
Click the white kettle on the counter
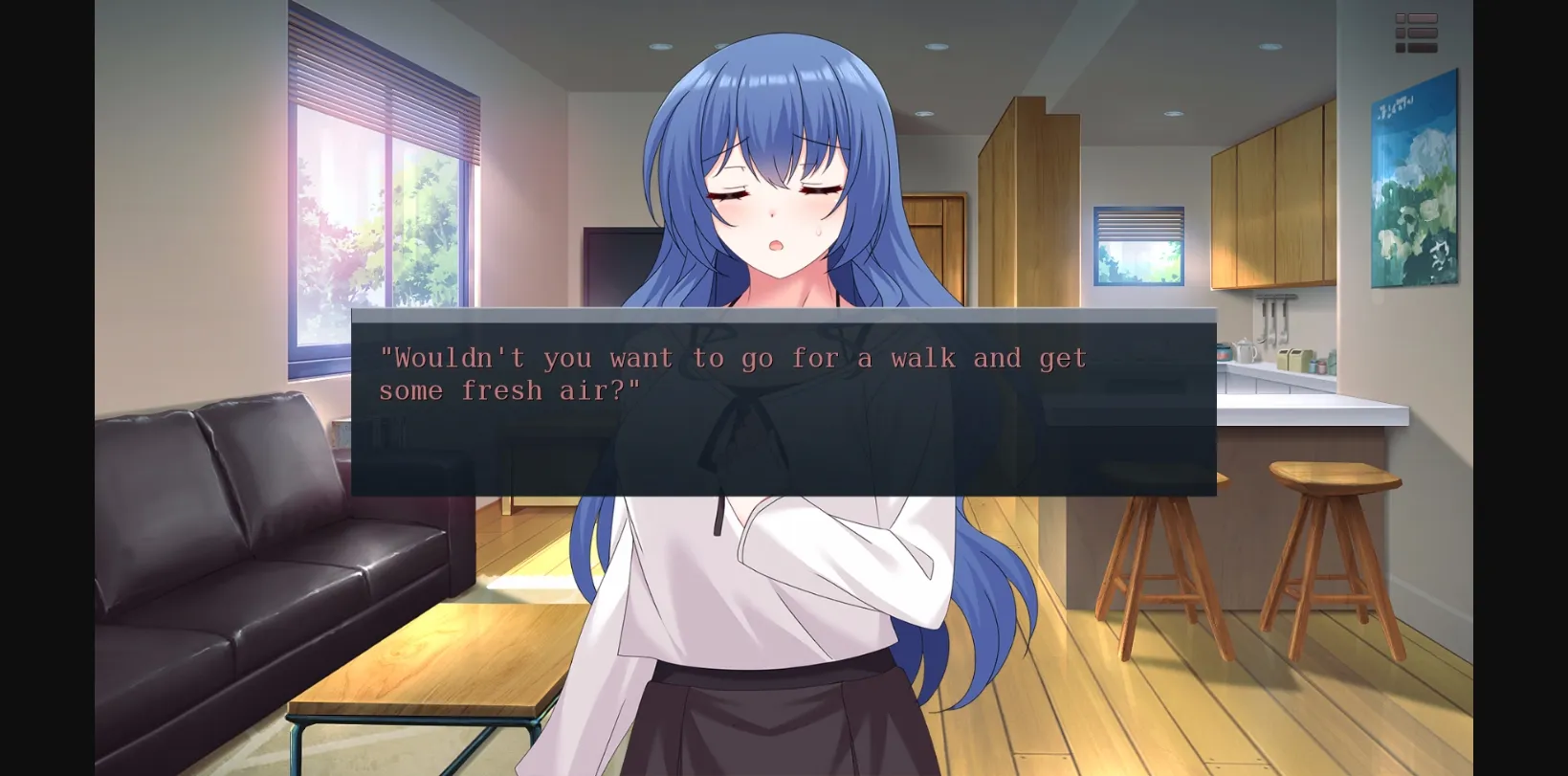click(x=1246, y=352)
